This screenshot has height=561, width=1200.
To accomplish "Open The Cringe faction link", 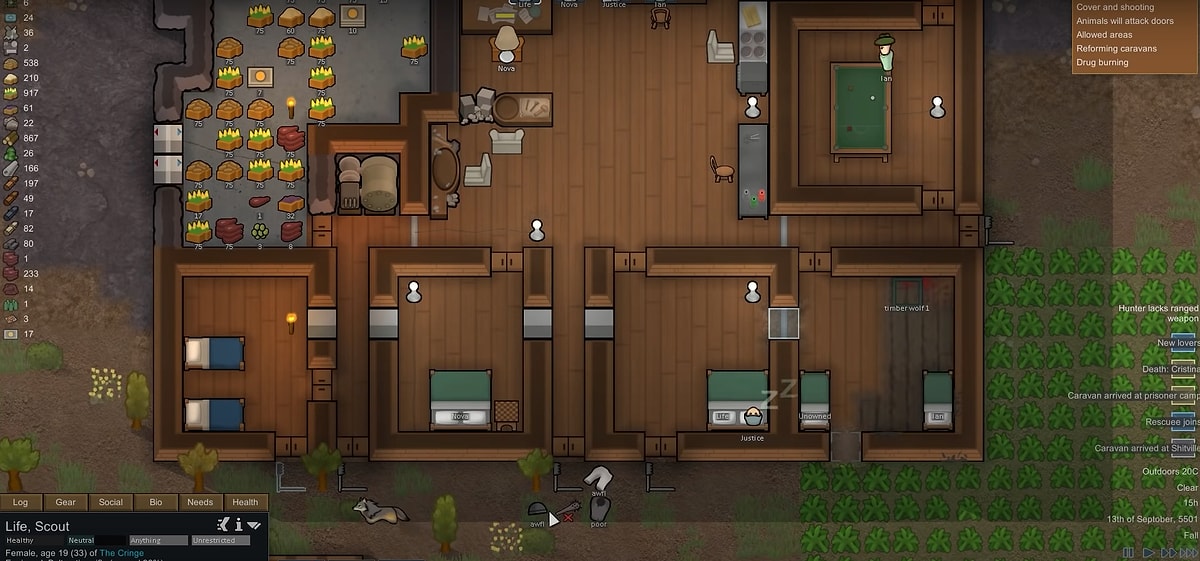I will 121,553.
